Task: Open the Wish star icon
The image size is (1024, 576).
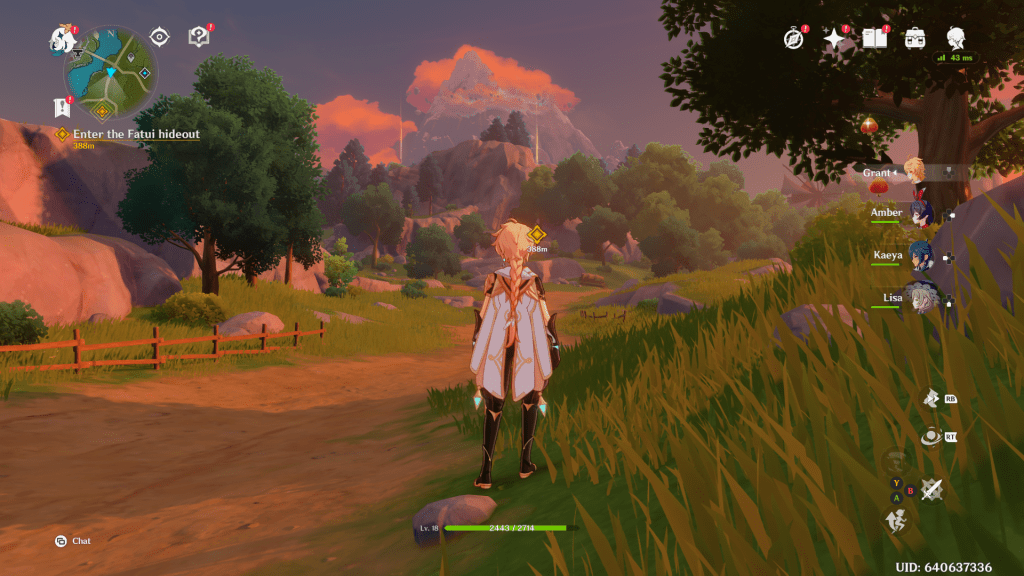Action: 834,38
